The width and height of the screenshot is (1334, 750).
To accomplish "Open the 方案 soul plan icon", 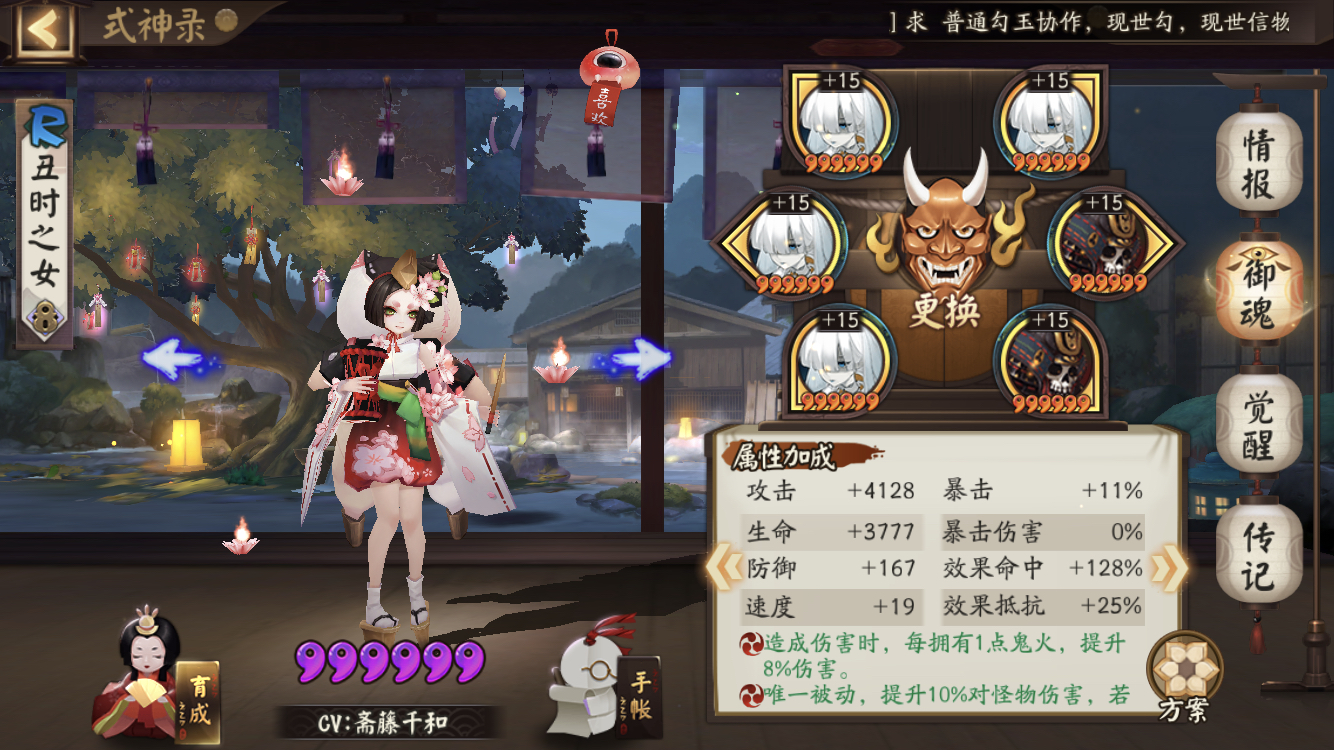I will (x=1185, y=670).
